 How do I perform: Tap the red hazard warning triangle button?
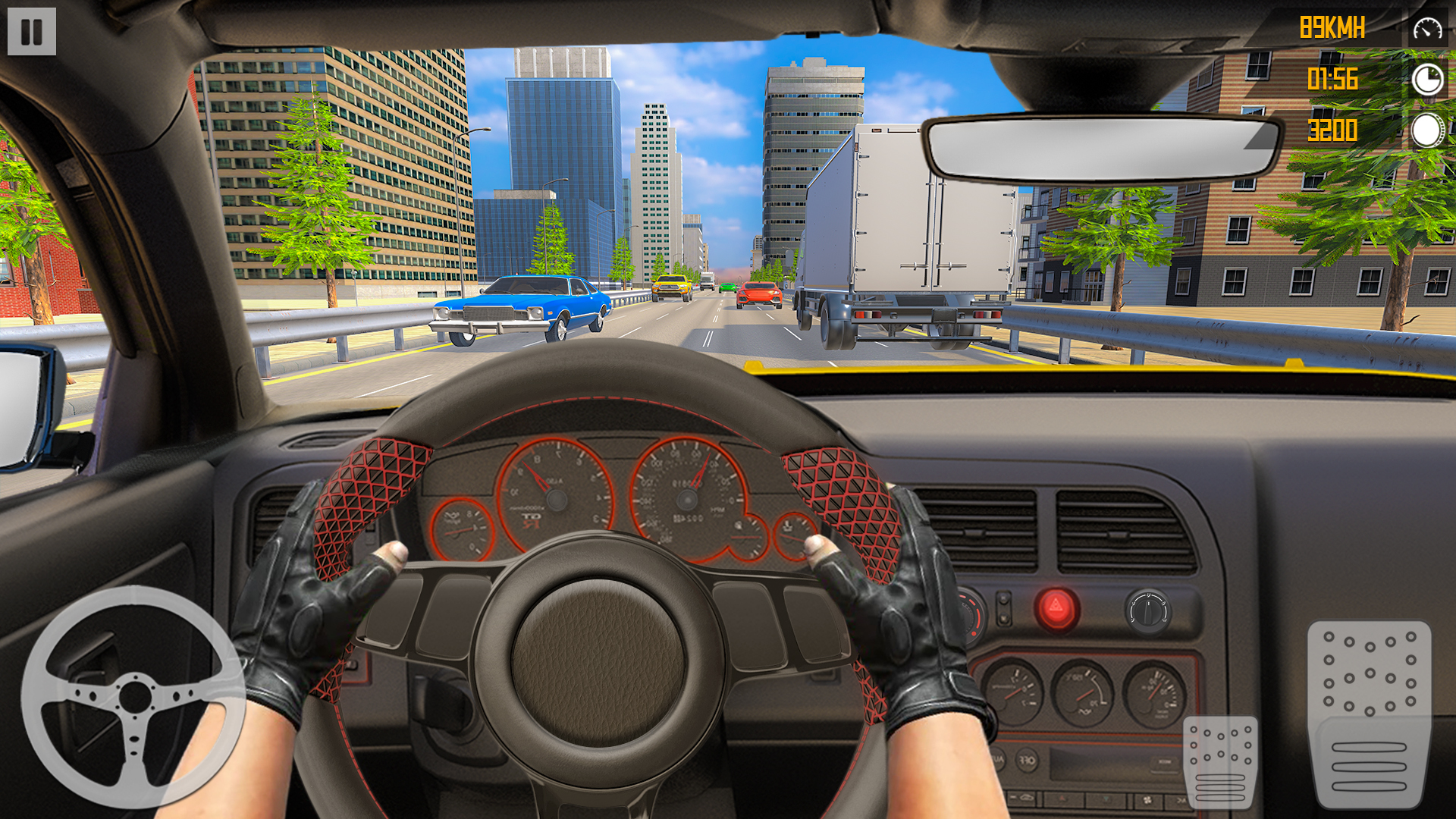tap(1056, 607)
